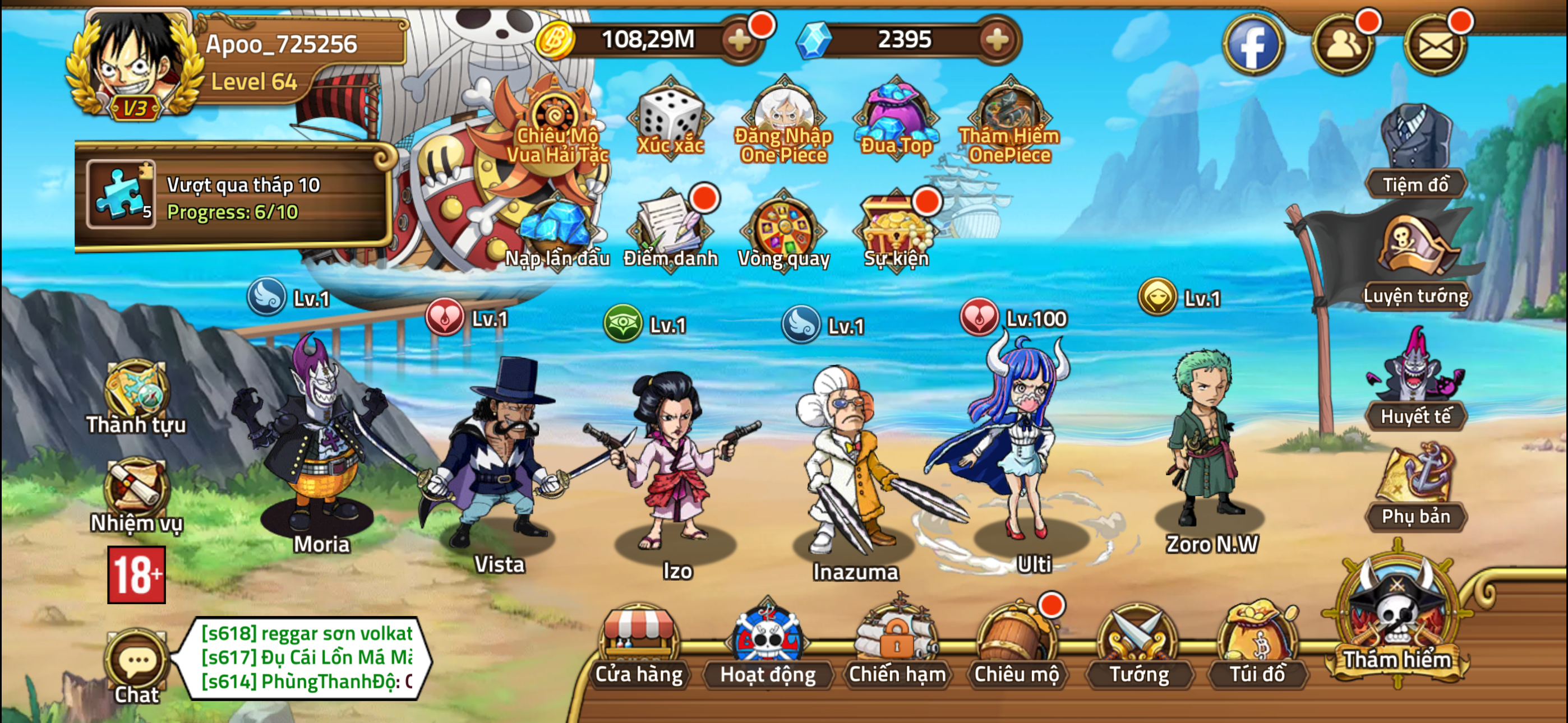Open the Túi đồ bag
The image size is (1568, 723).
tap(1257, 646)
